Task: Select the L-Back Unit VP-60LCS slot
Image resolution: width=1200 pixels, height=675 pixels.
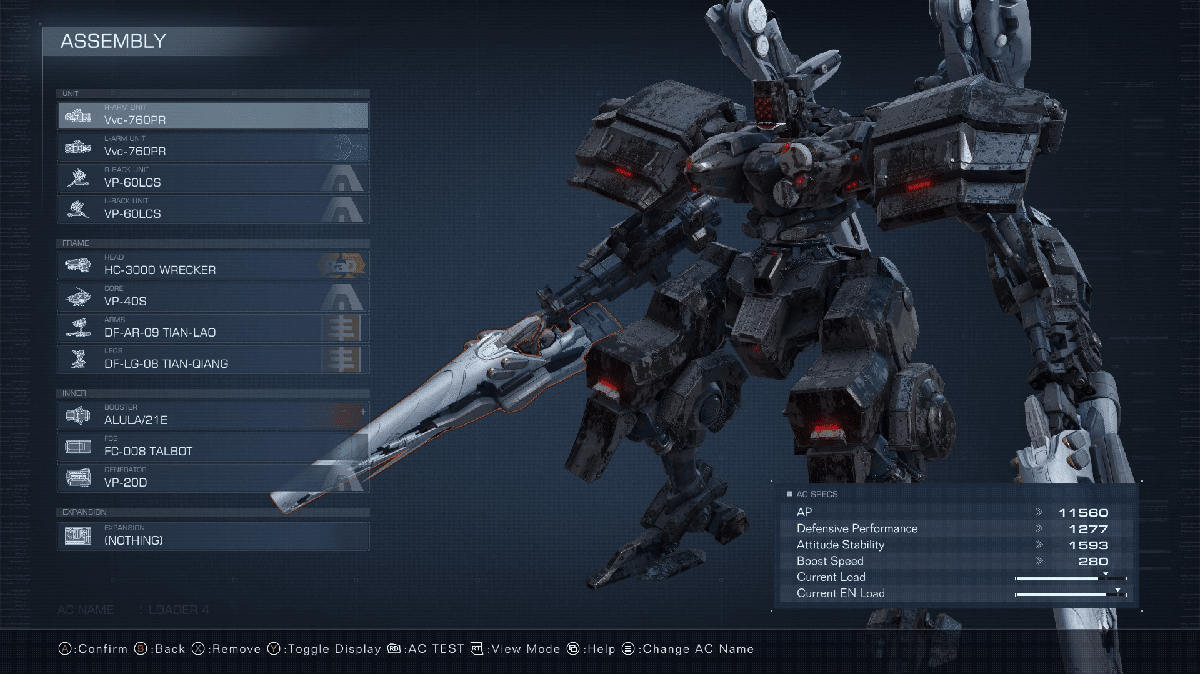Action: (213, 209)
